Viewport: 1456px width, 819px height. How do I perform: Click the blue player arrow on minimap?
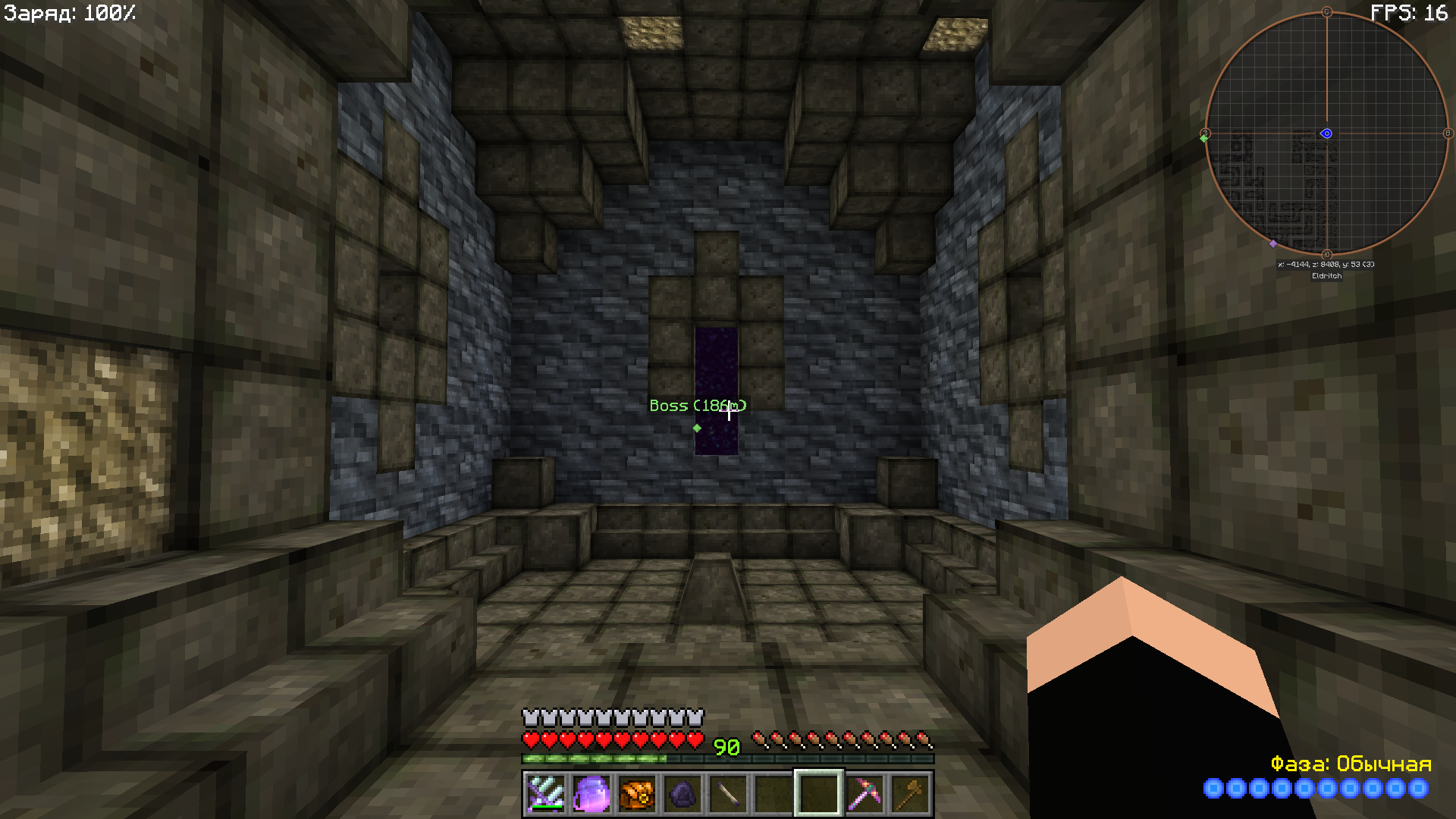[x=1326, y=133]
